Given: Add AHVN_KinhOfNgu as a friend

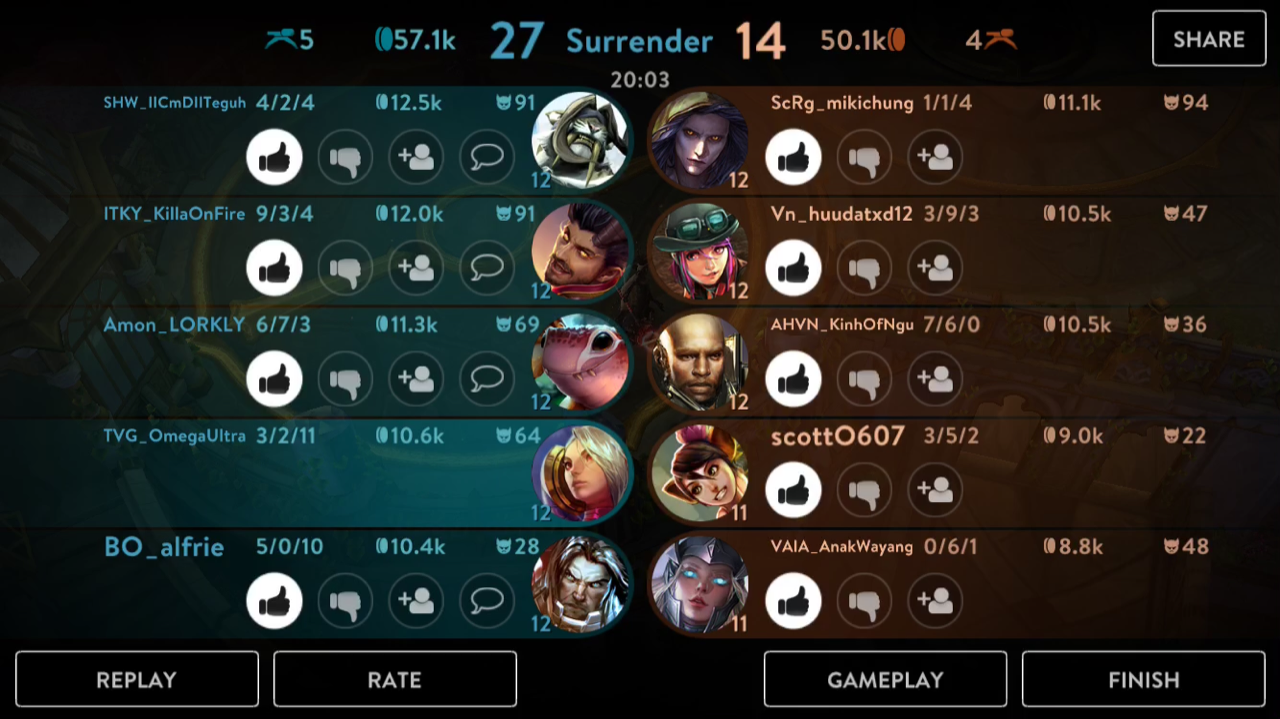Looking at the screenshot, I should click(935, 379).
